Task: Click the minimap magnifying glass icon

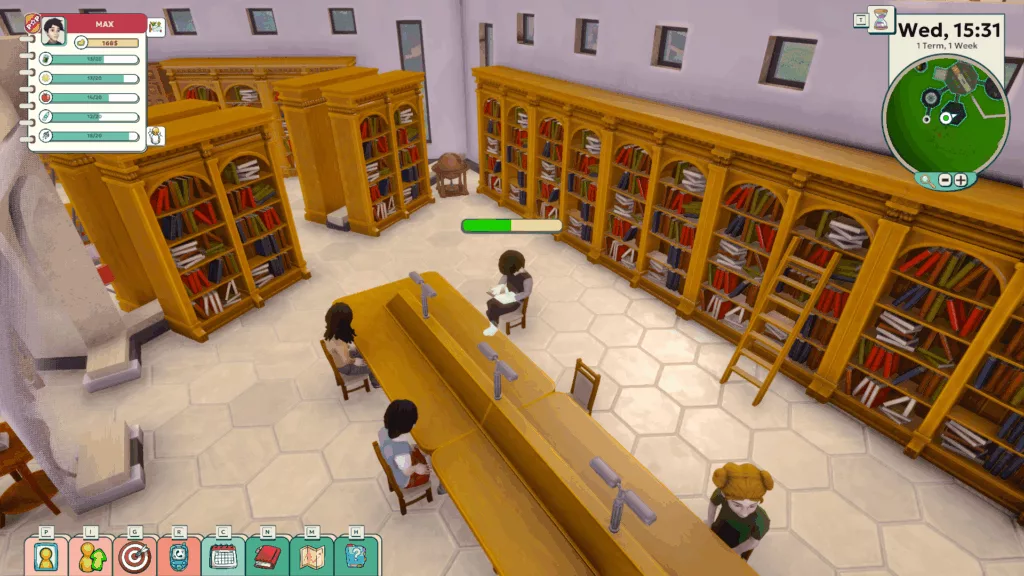Action: [926, 180]
